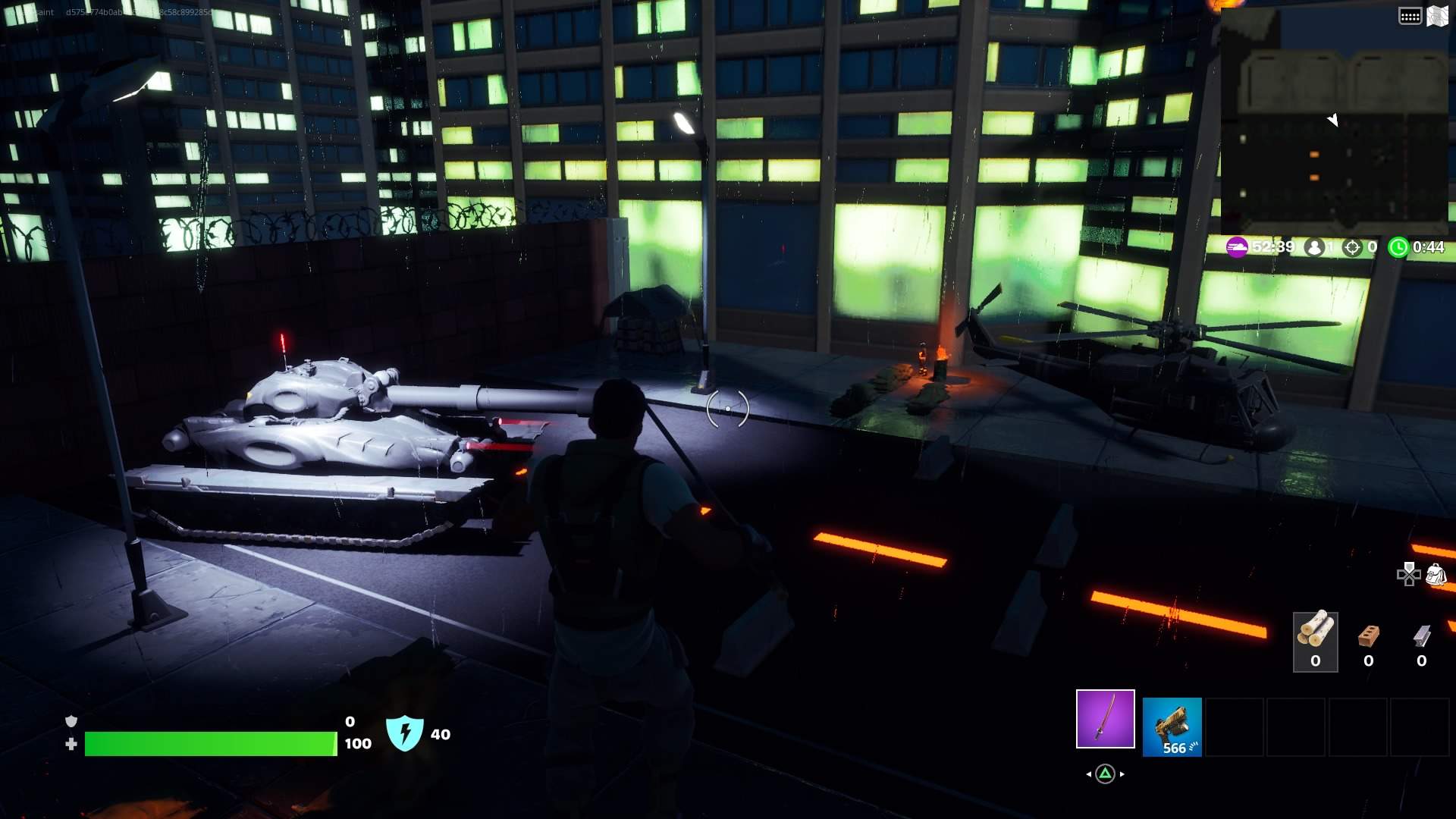The height and width of the screenshot is (819, 1456).
Task: Select the wood material counter
Action: [1316, 641]
